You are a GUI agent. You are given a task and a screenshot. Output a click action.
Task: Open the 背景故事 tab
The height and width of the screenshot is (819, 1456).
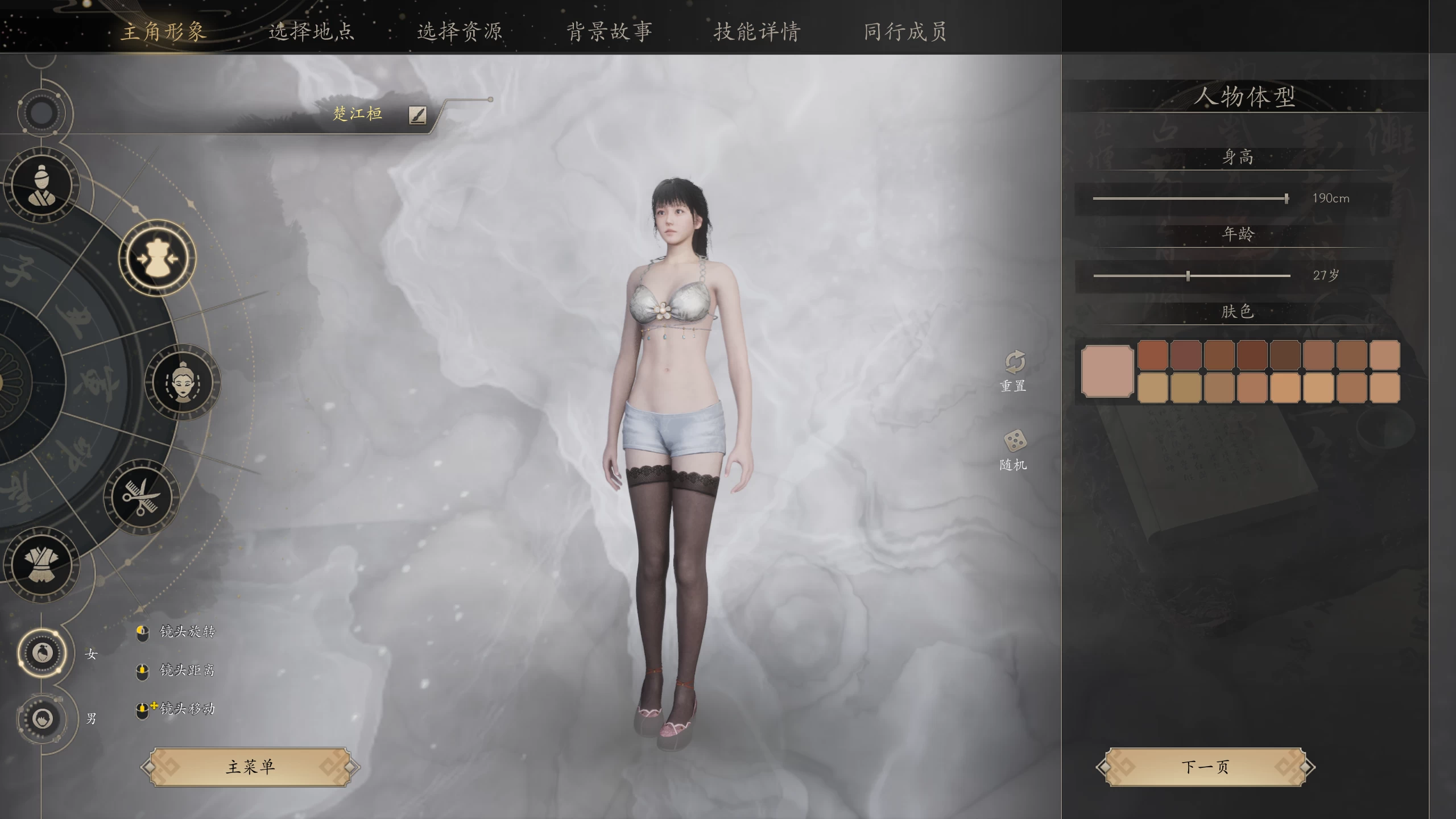(x=609, y=32)
